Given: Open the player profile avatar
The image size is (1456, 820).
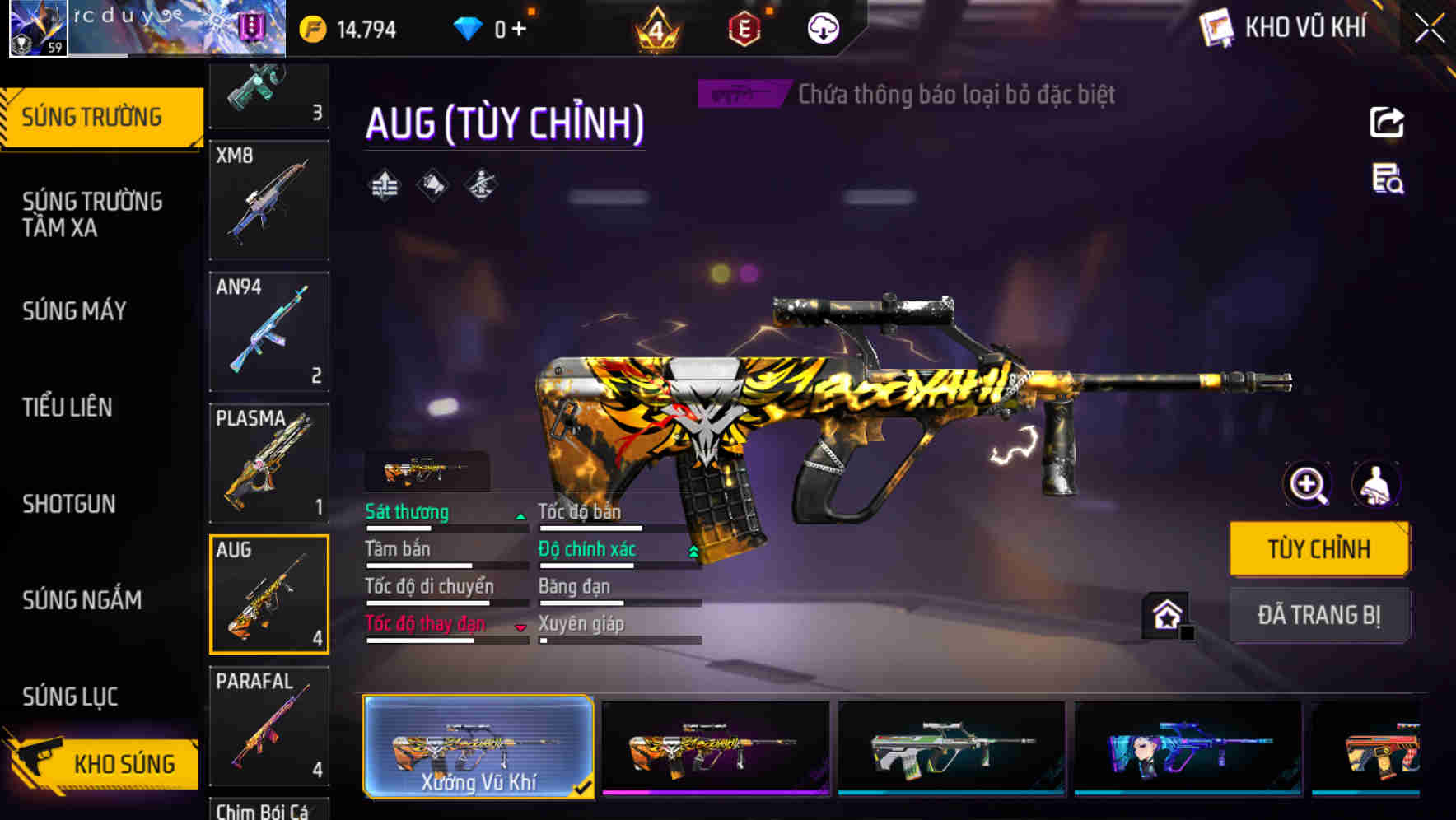Looking at the screenshot, I should point(37,28).
